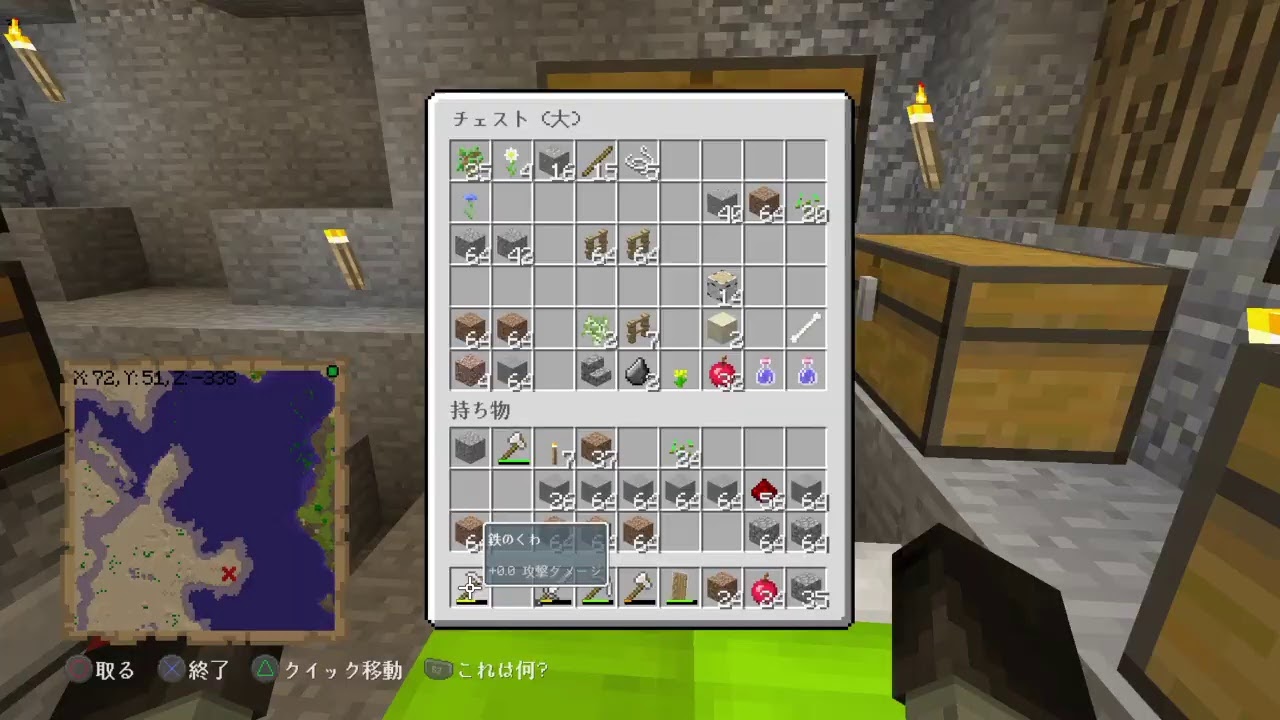Select the iron hoe in the hotbar

pos(470,588)
